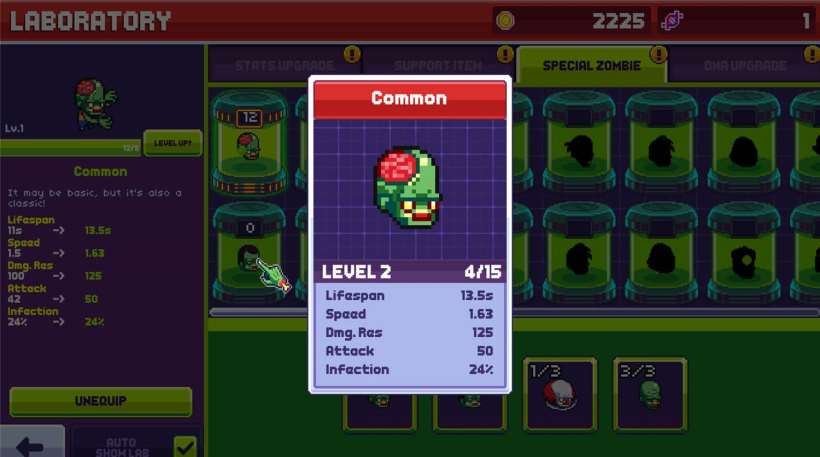Choose the 1/3 red ball item slot

tap(559, 394)
